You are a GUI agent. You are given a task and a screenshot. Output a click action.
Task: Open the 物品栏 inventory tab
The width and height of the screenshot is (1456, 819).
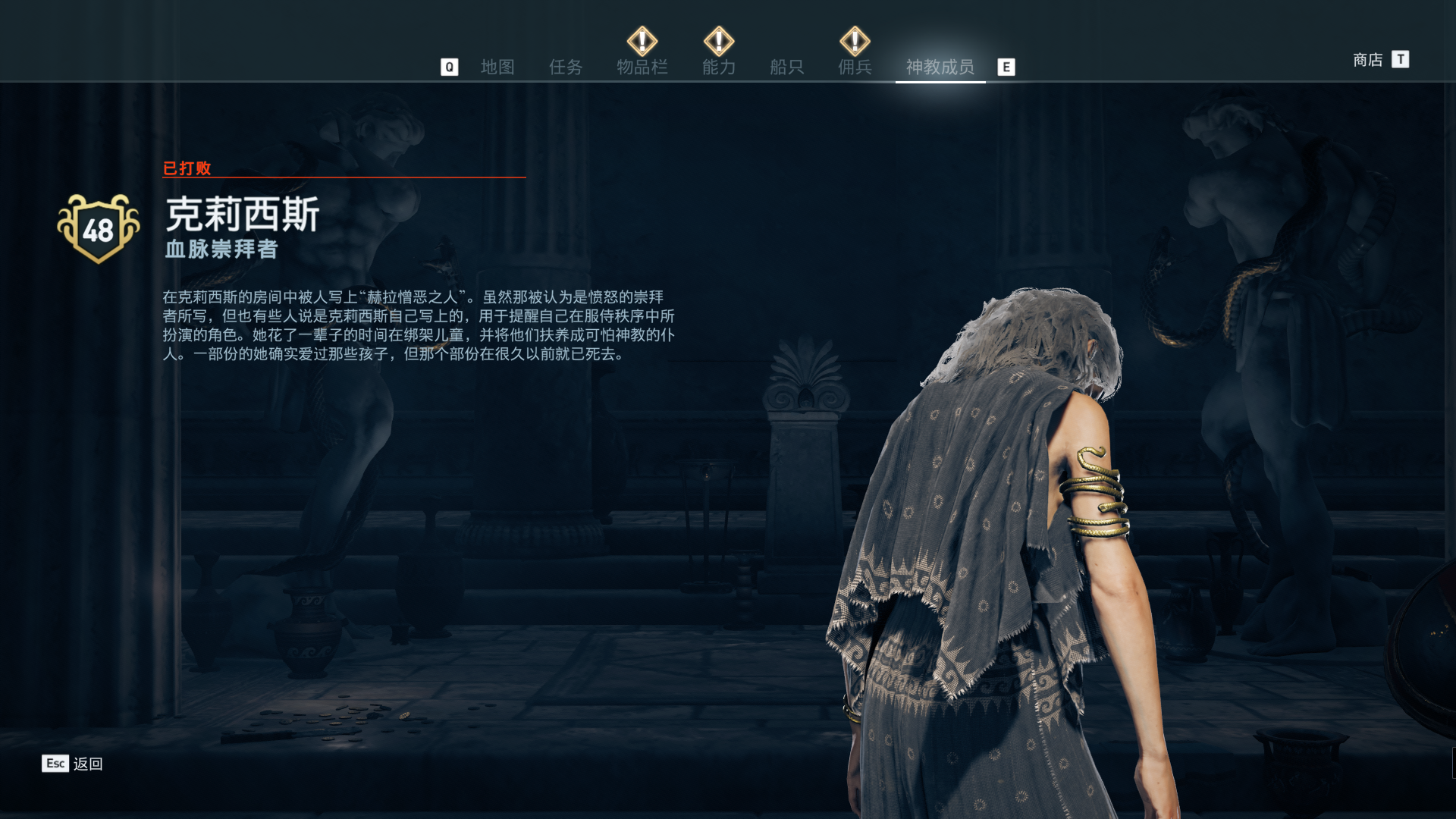click(x=642, y=67)
